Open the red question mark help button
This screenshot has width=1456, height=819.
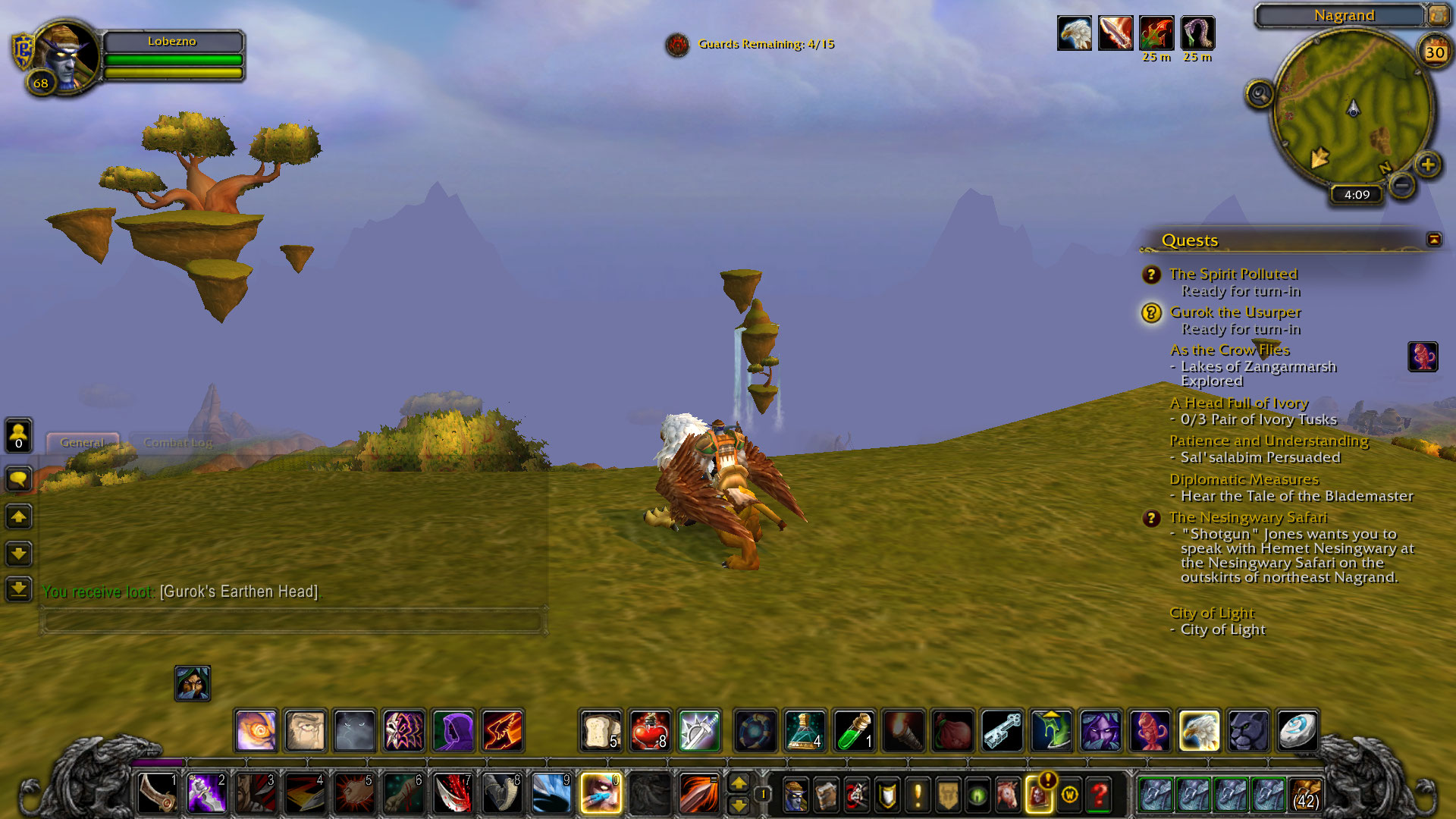pos(1099,795)
